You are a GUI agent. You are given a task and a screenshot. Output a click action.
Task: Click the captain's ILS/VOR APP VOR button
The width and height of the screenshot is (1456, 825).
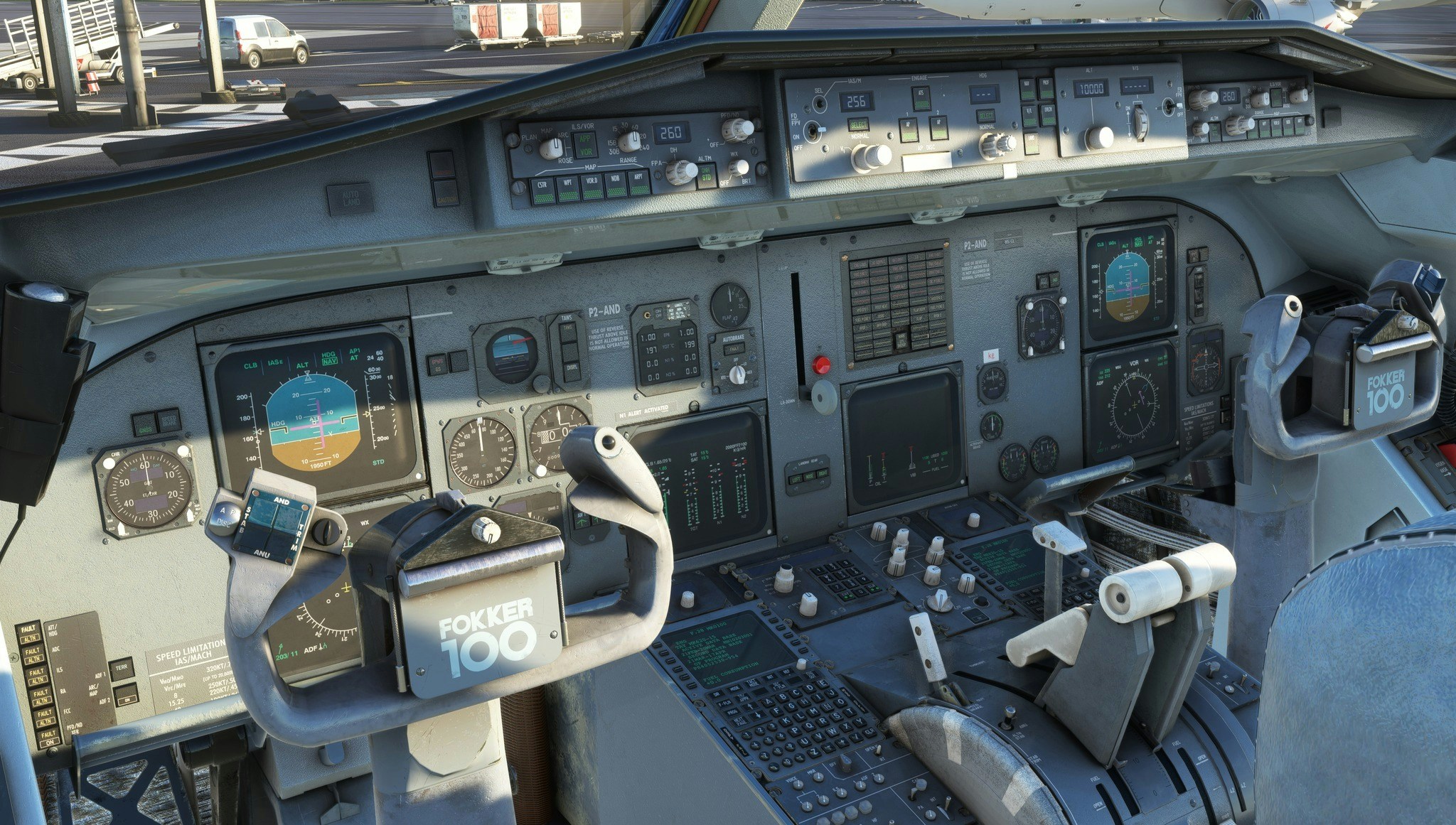586,146
